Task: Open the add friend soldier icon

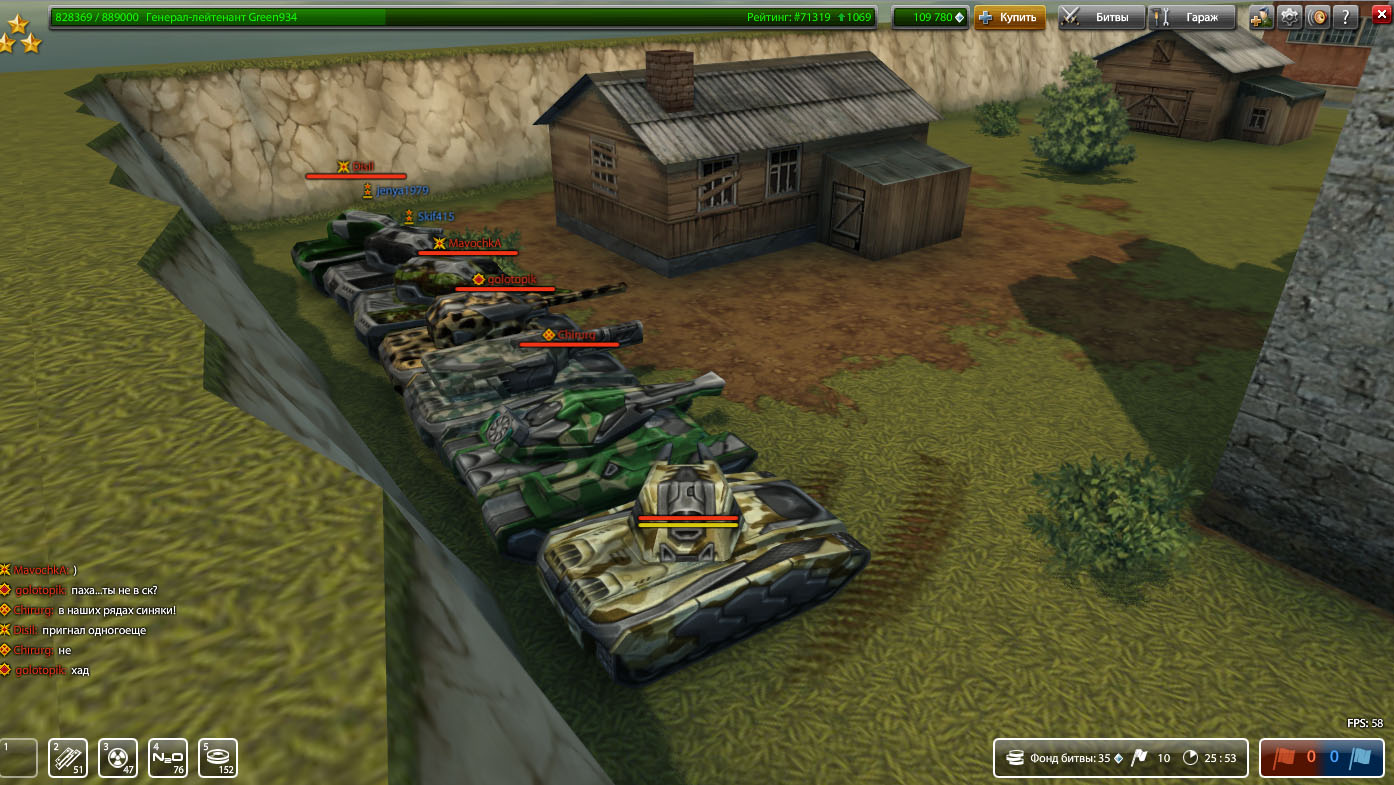Action: coord(1262,17)
